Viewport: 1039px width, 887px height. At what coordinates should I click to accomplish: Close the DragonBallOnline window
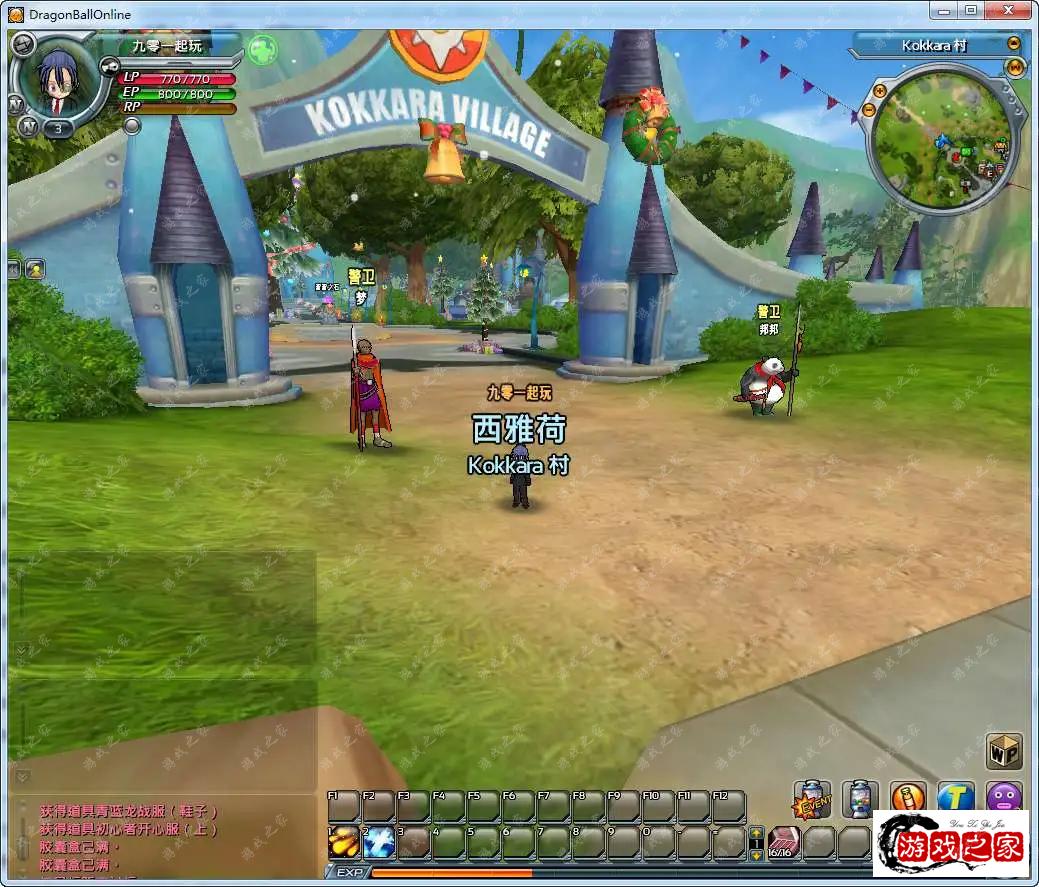click(1006, 10)
